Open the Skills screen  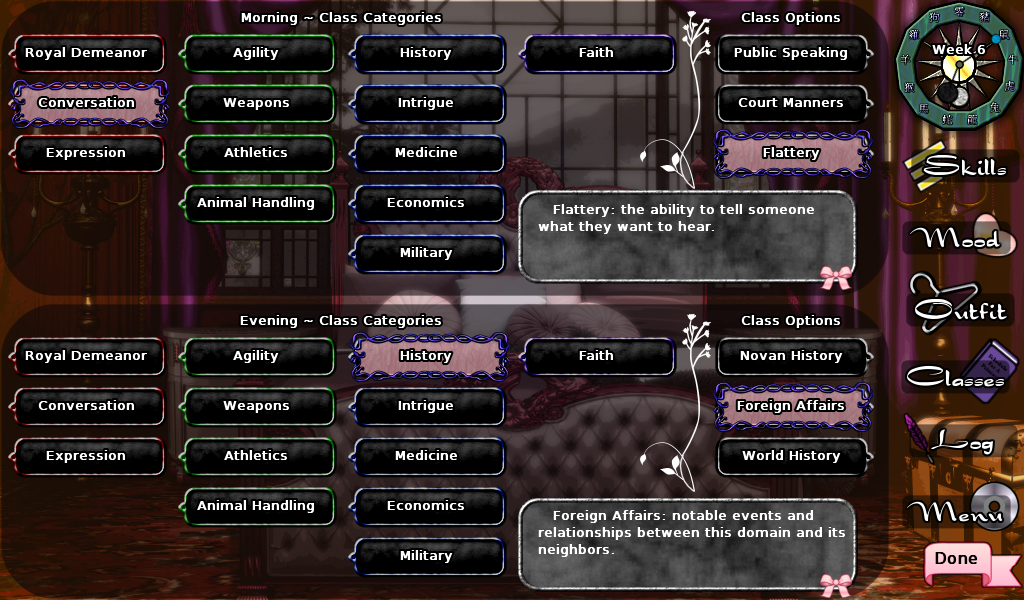[x=962, y=168]
